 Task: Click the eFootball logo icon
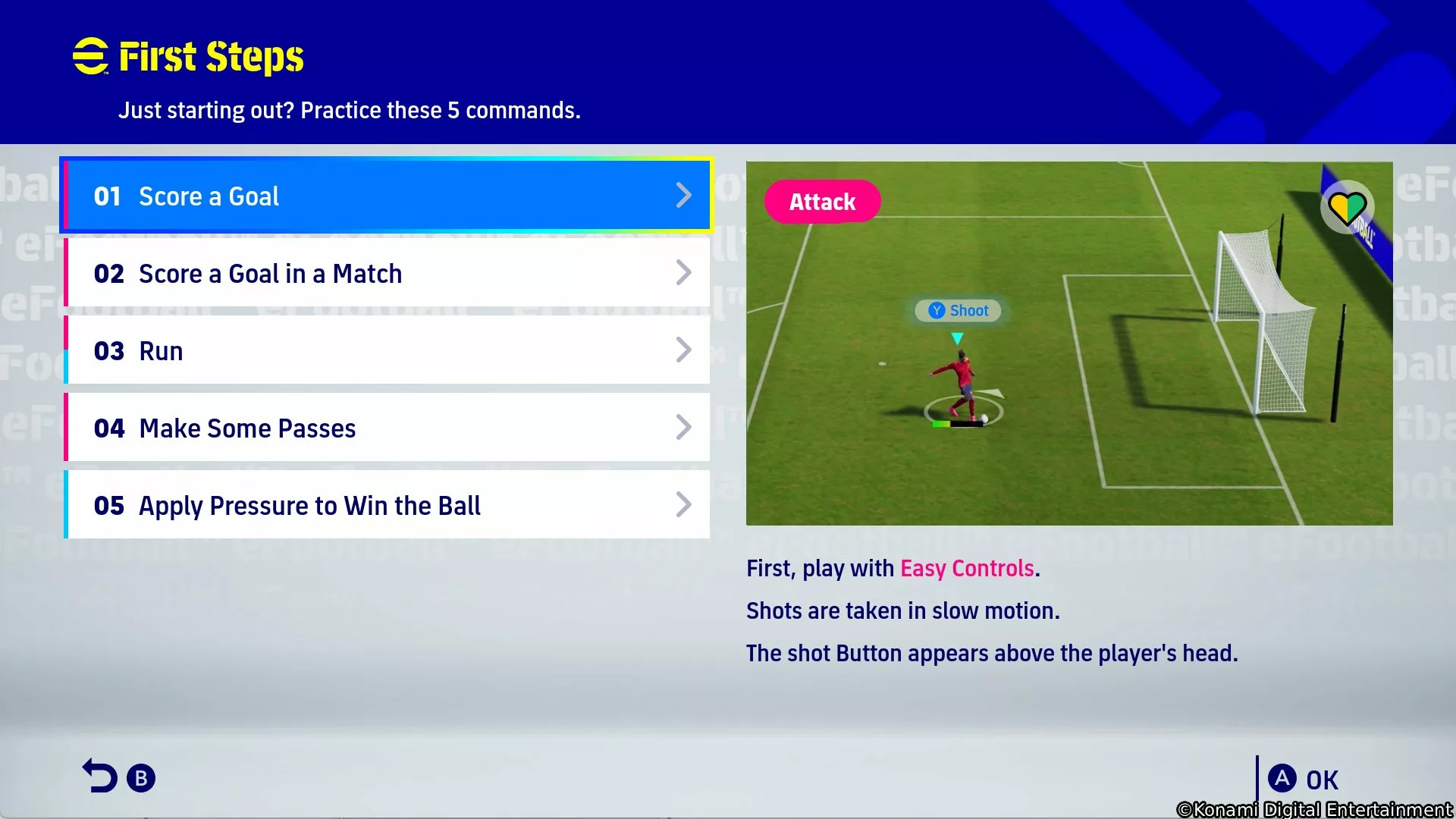click(x=90, y=55)
